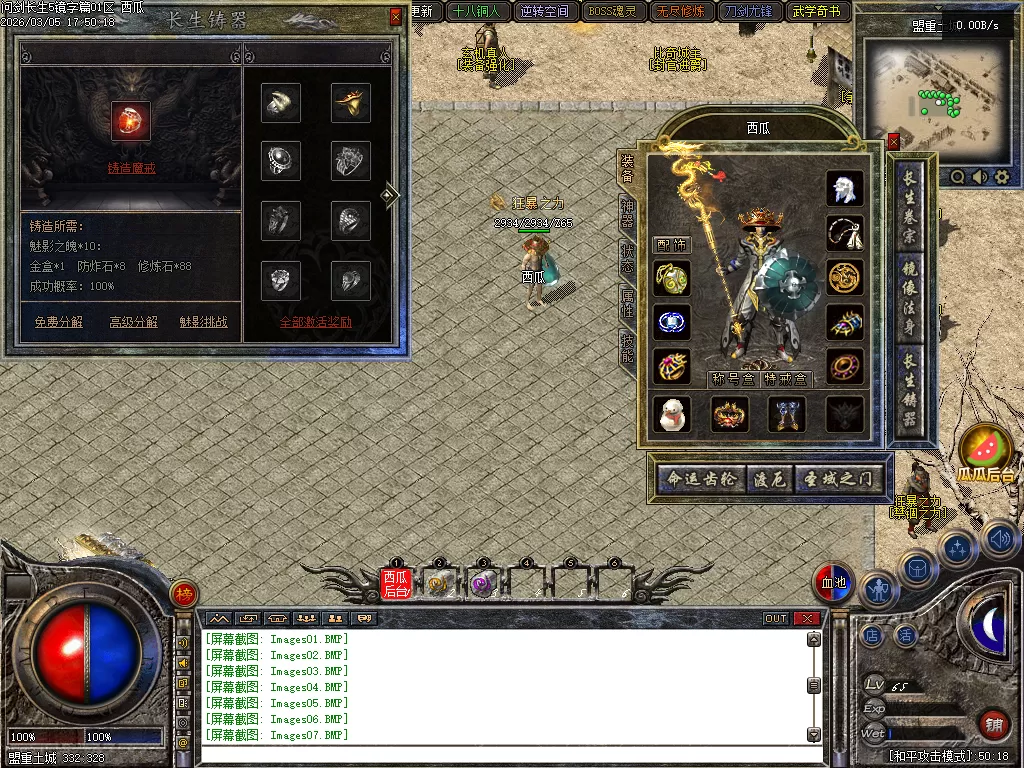Image resolution: width=1024 pixels, height=768 pixels.
Task: Open the 魅影挑战 challenge link
Action: pyautogui.click(x=203, y=322)
